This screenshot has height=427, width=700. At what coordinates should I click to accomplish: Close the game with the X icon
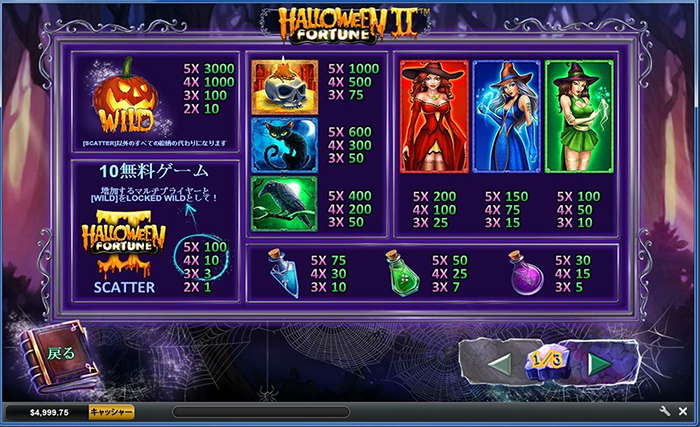click(x=685, y=411)
